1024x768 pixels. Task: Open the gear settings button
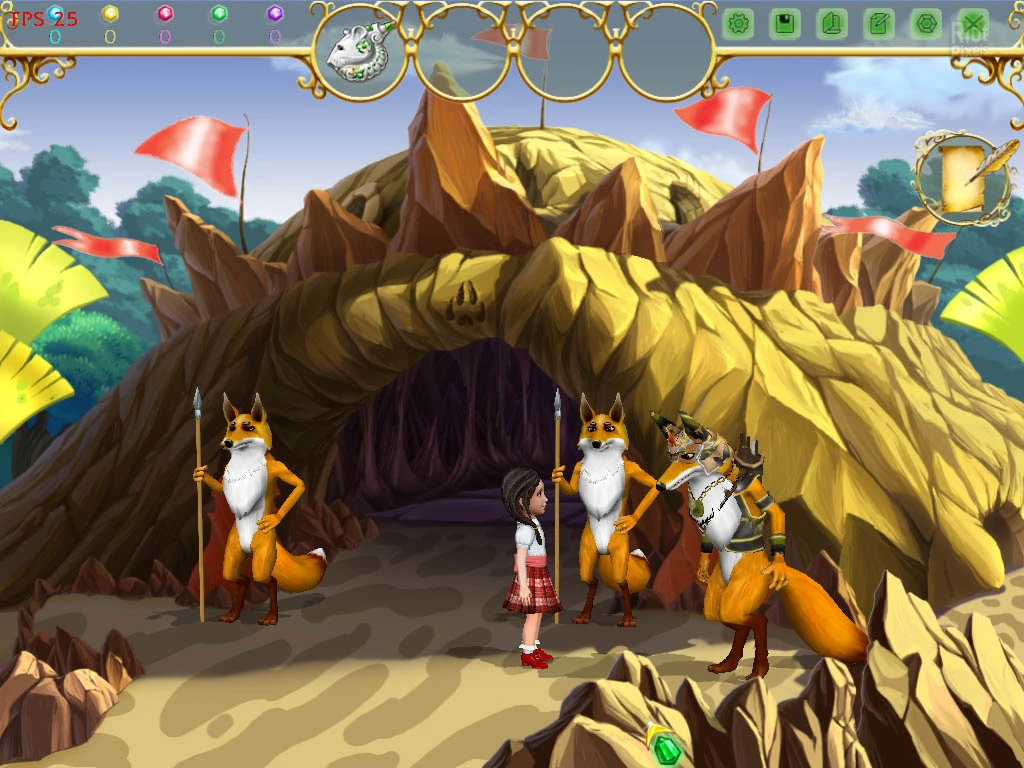[738, 24]
